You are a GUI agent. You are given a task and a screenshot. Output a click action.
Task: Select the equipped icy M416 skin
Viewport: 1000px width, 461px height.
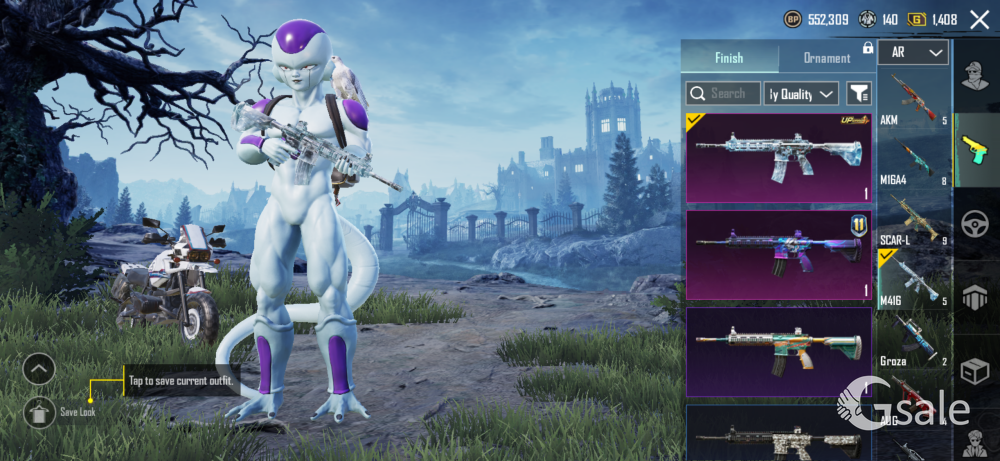tap(778, 158)
